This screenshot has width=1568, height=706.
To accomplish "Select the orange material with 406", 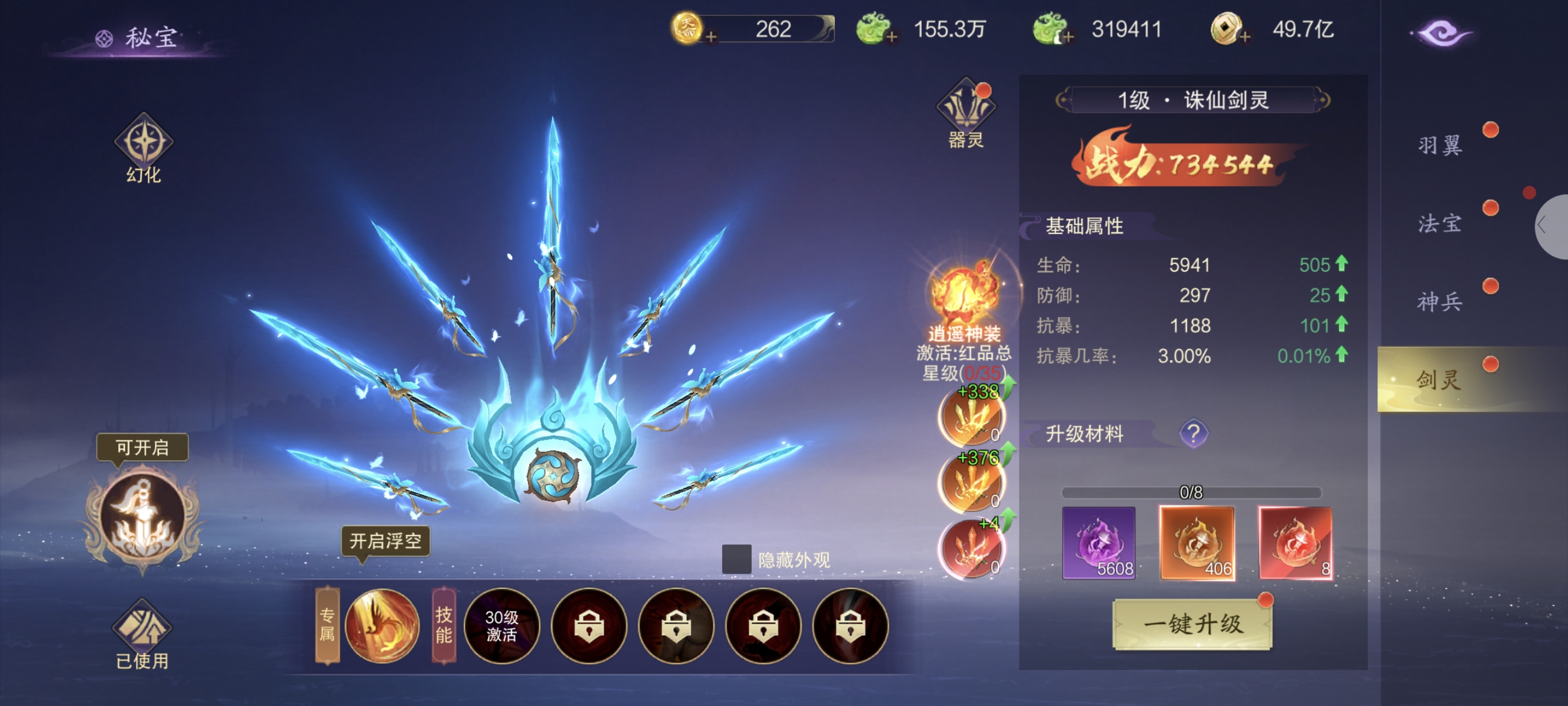I will tap(1197, 542).
